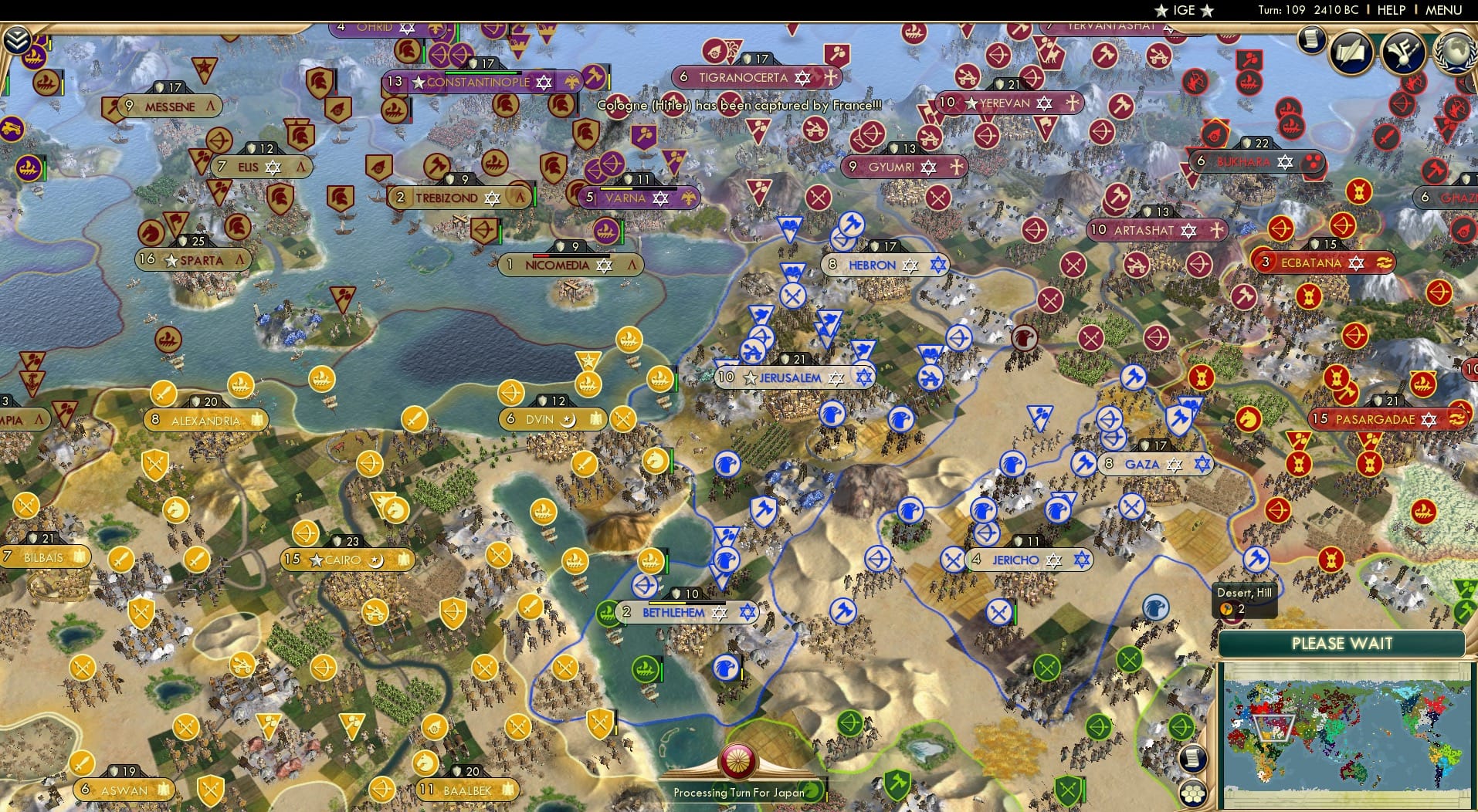
Task: Select the green bow unit icon above minimap
Action: click(x=1181, y=726)
